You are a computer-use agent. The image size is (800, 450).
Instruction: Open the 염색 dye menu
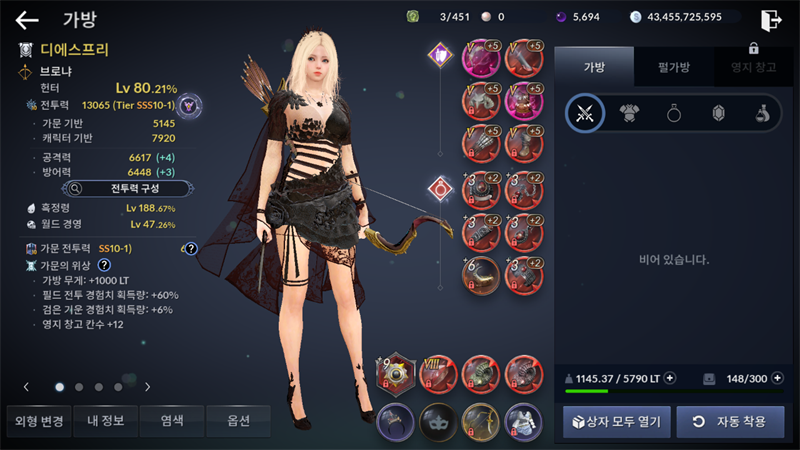click(x=171, y=421)
